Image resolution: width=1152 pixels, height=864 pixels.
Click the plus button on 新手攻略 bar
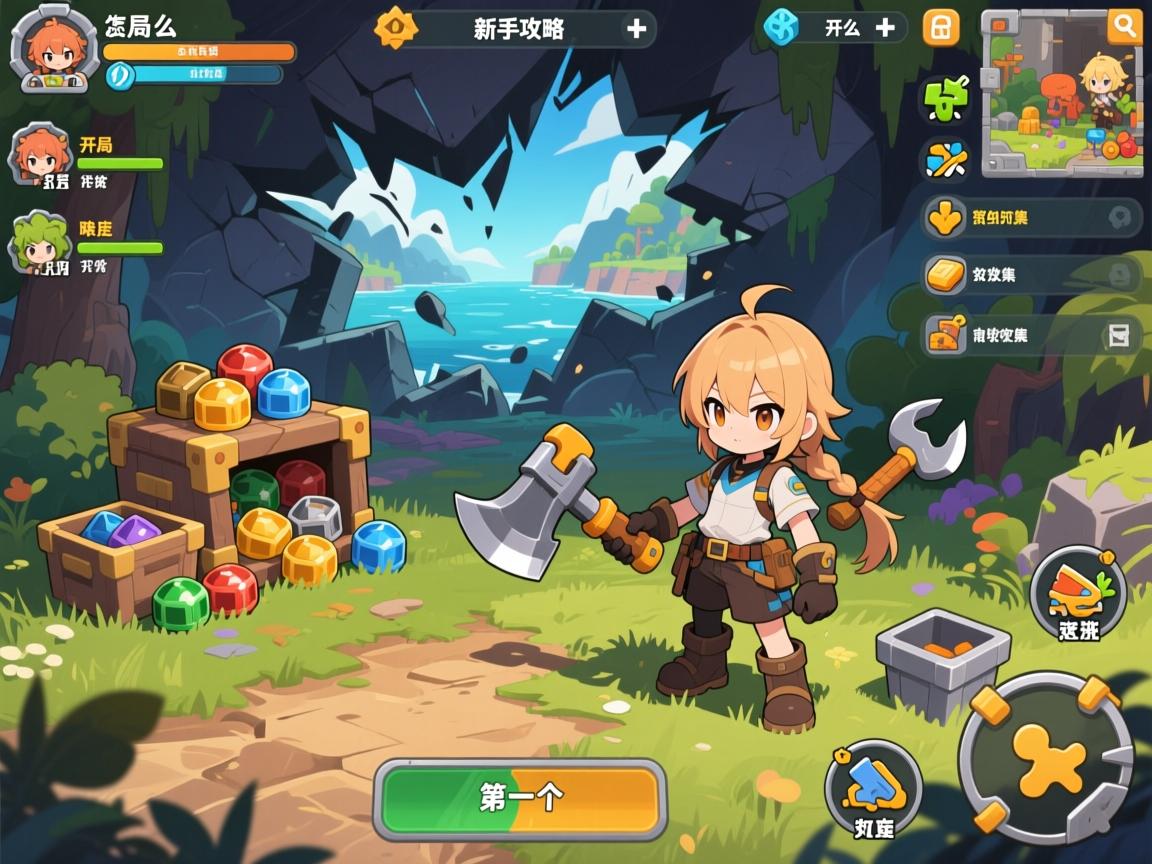pyautogui.click(x=636, y=29)
